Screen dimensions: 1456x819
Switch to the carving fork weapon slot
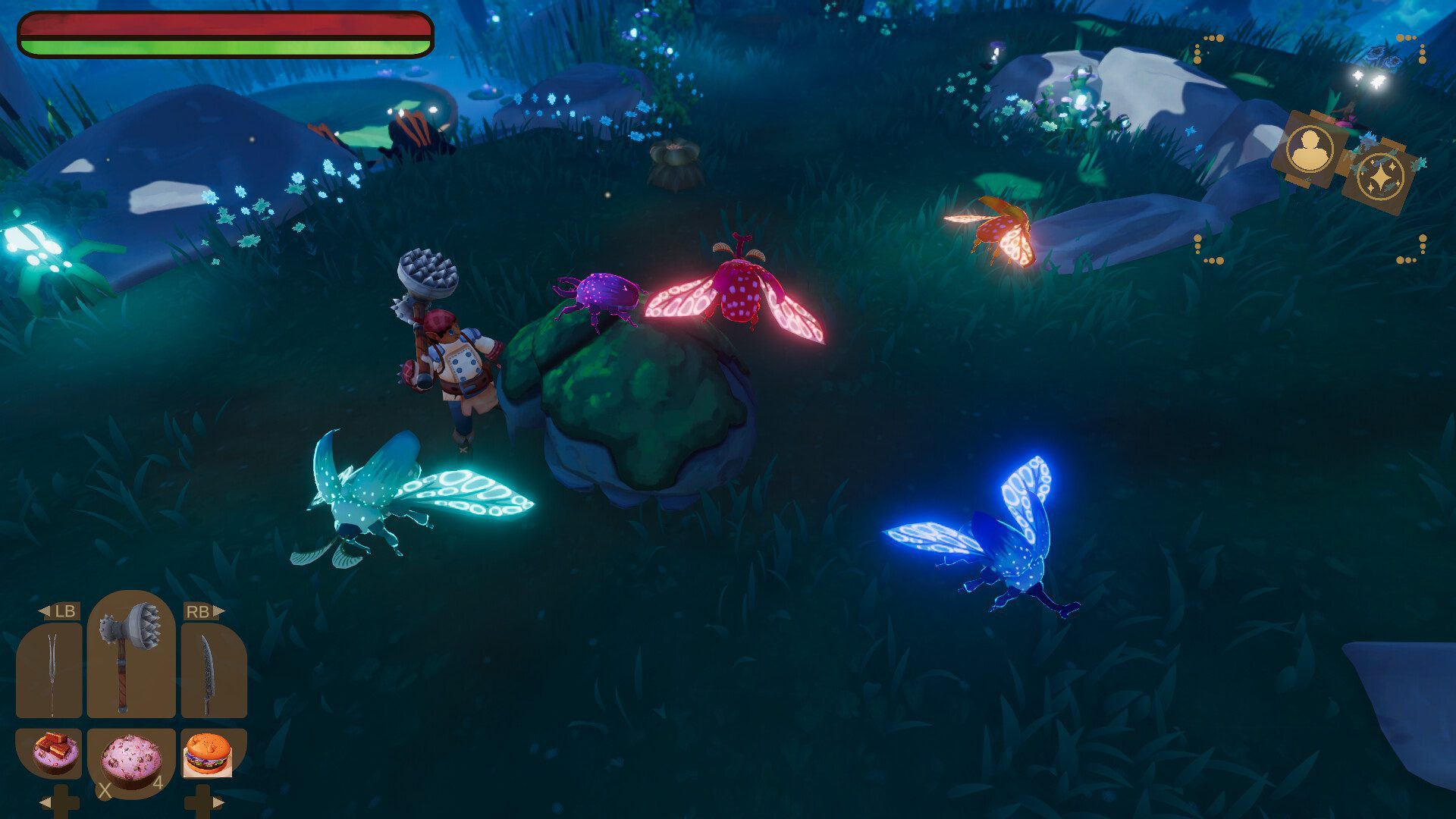(50, 672)
